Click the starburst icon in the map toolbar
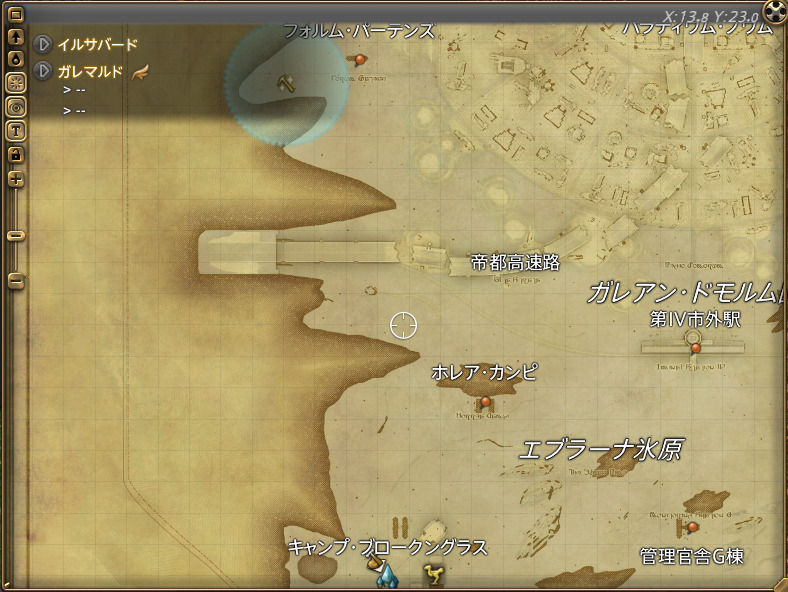 tap(16, 82)
